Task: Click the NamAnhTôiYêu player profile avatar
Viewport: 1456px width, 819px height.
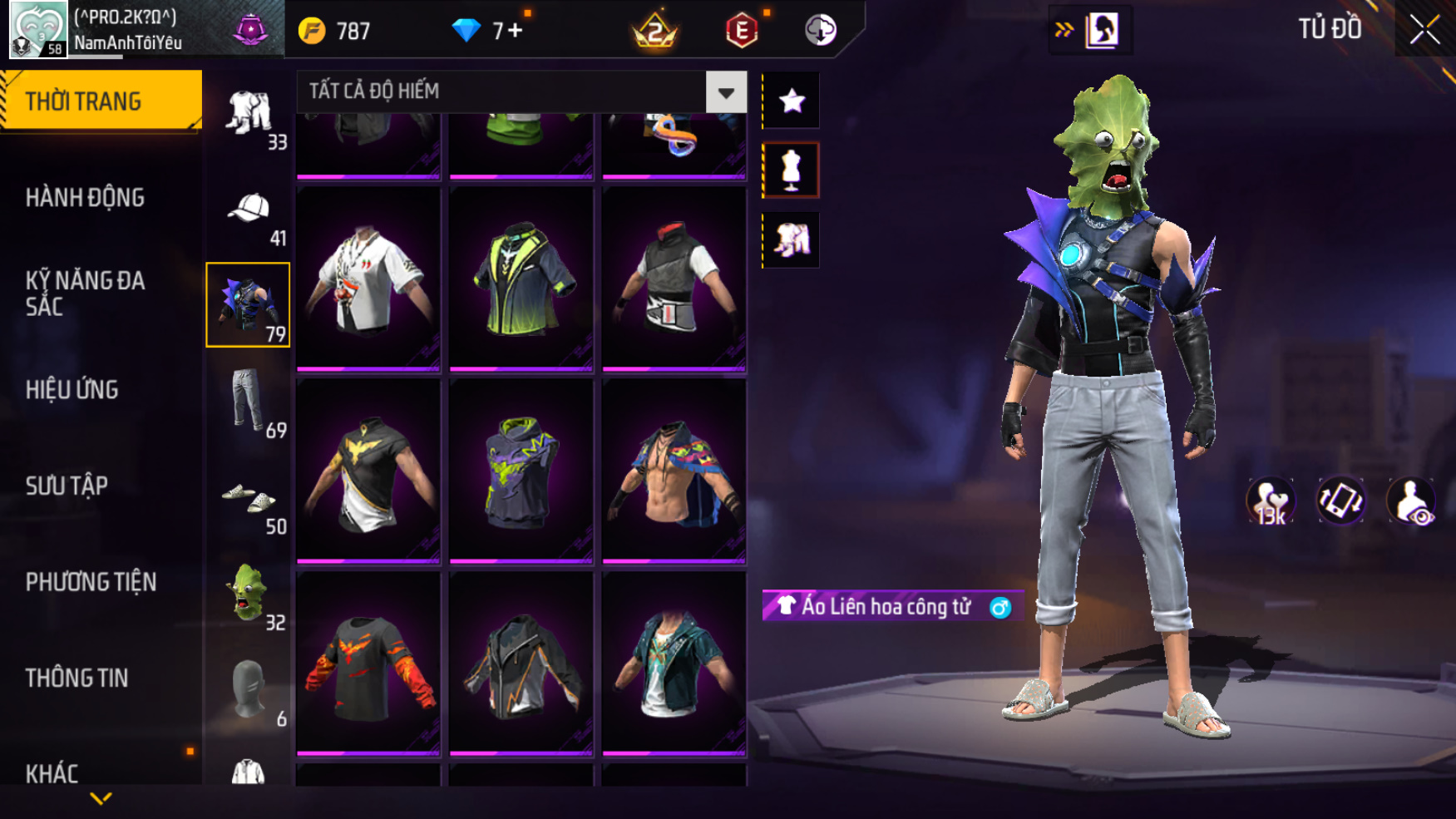Action: pos(37,29)
